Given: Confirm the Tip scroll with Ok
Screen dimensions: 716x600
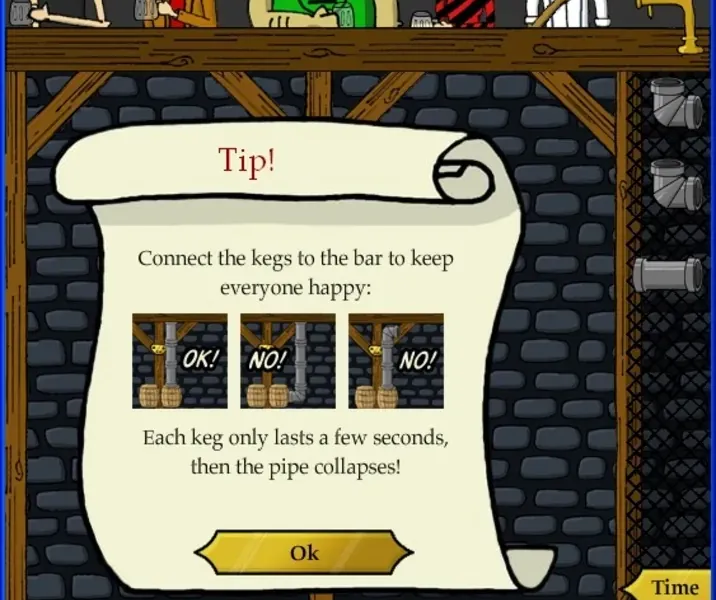Looking at the screenshot, I should tap(303, 553).
